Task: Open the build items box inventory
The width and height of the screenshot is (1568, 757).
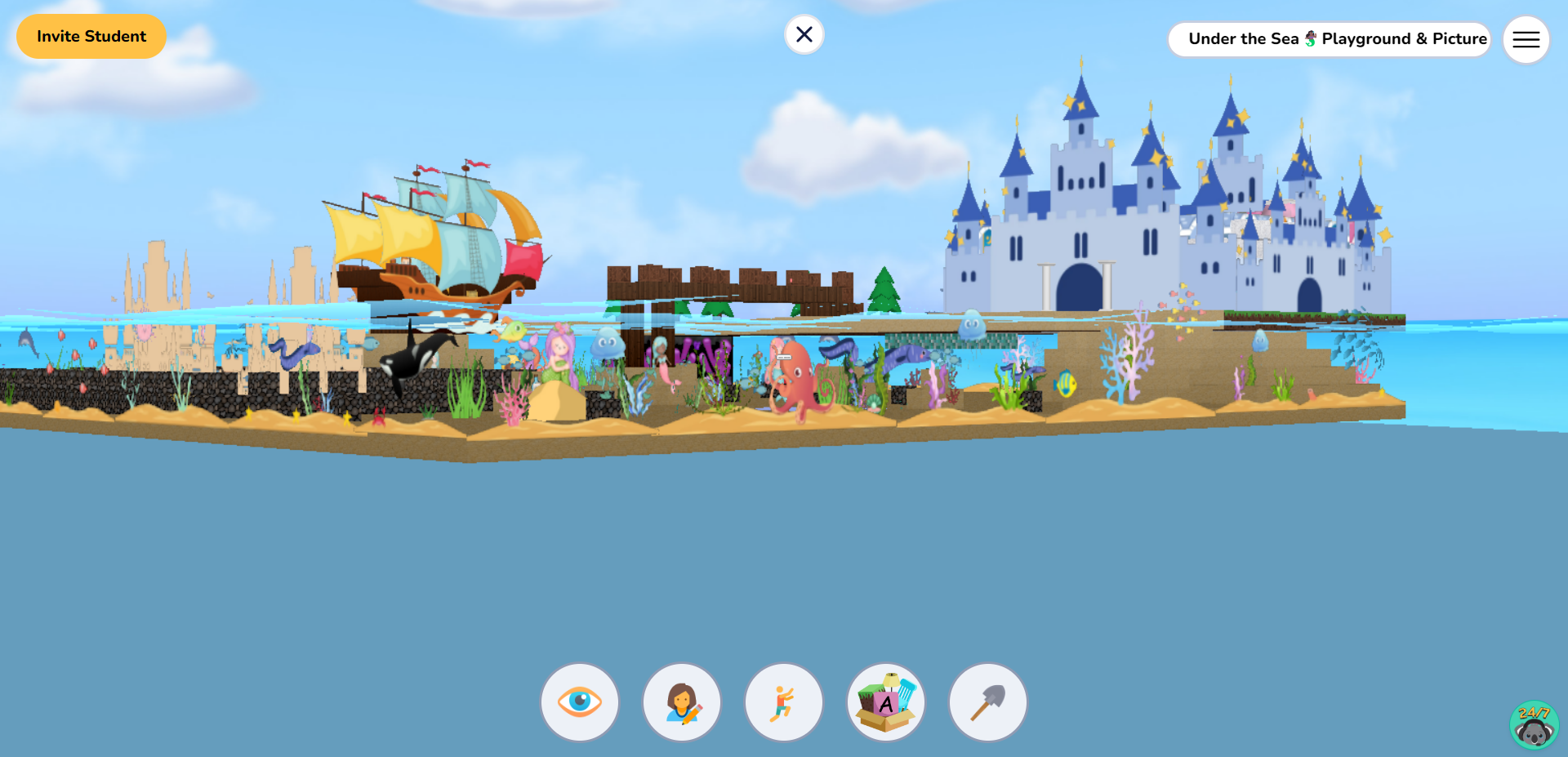Action: pyautogui.click(x=885, y=701)
